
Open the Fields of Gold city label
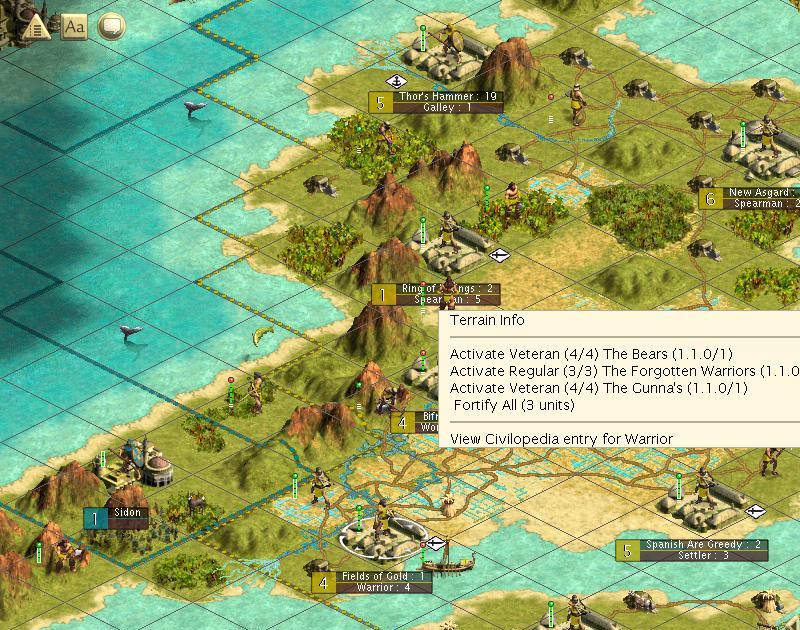384,576
